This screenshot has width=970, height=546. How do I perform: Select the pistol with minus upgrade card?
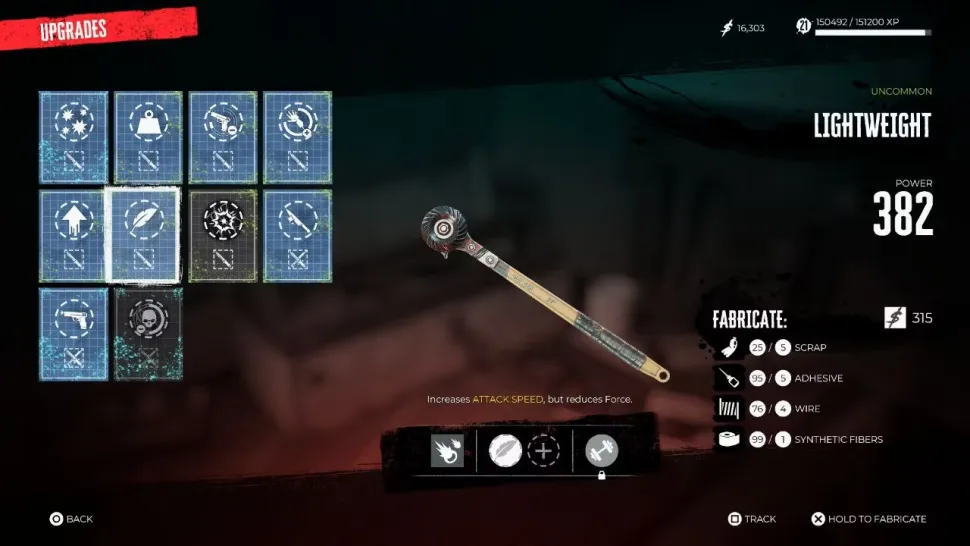coord(223,138)
